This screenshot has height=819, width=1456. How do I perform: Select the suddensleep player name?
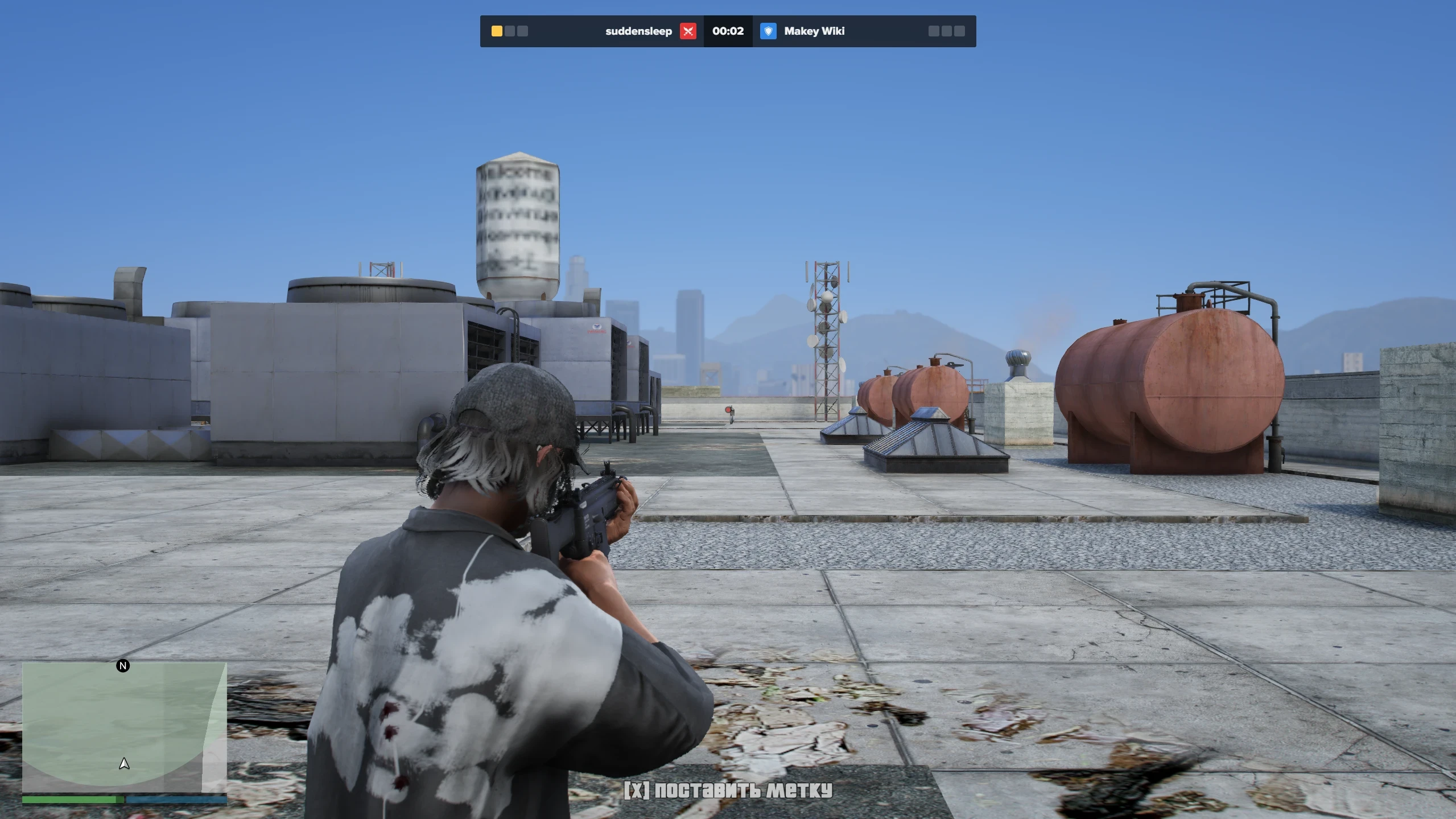(x=638, y=31)
